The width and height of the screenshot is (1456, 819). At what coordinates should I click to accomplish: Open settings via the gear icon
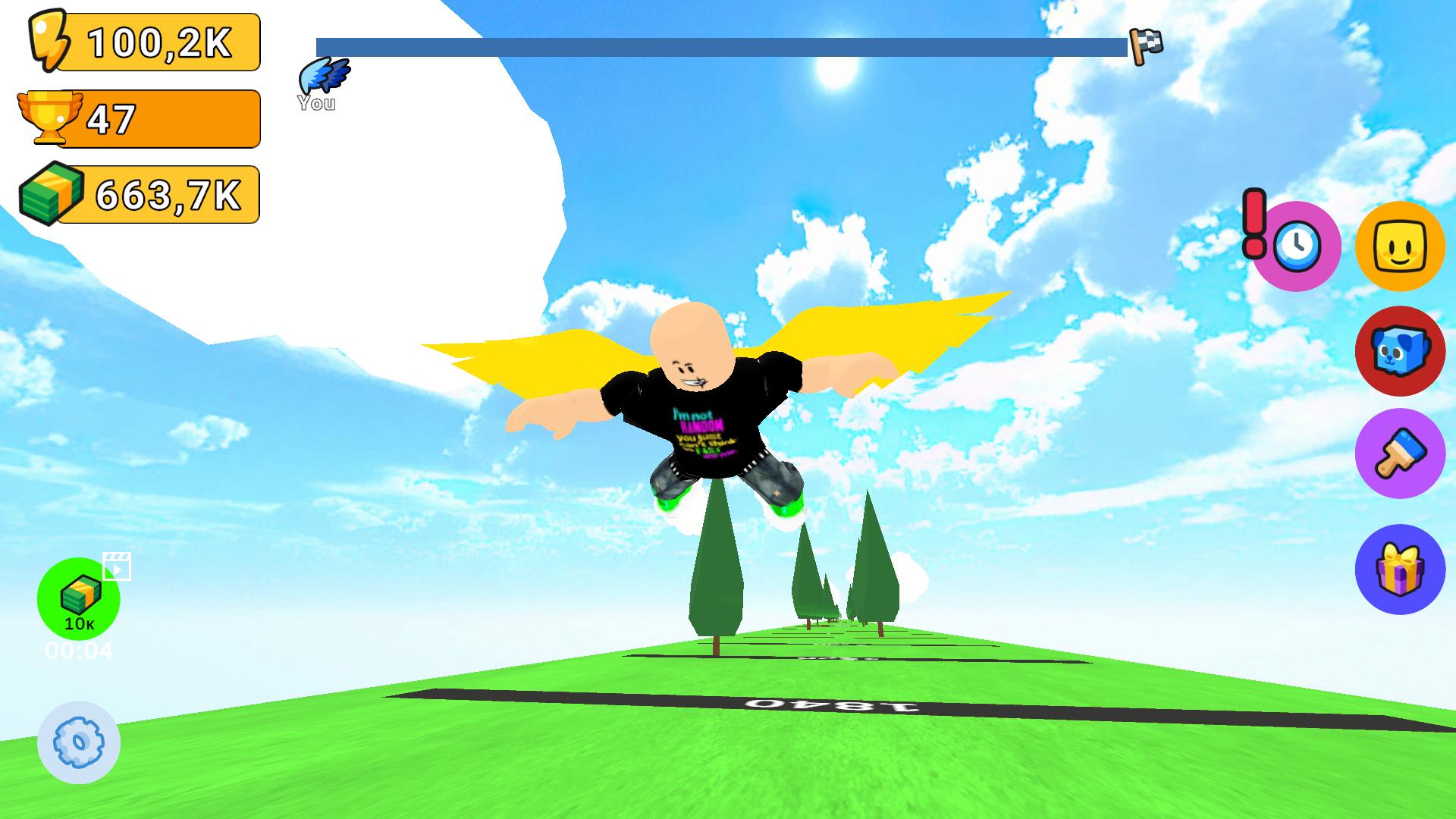pyautogui.click(x=78, y=742)
